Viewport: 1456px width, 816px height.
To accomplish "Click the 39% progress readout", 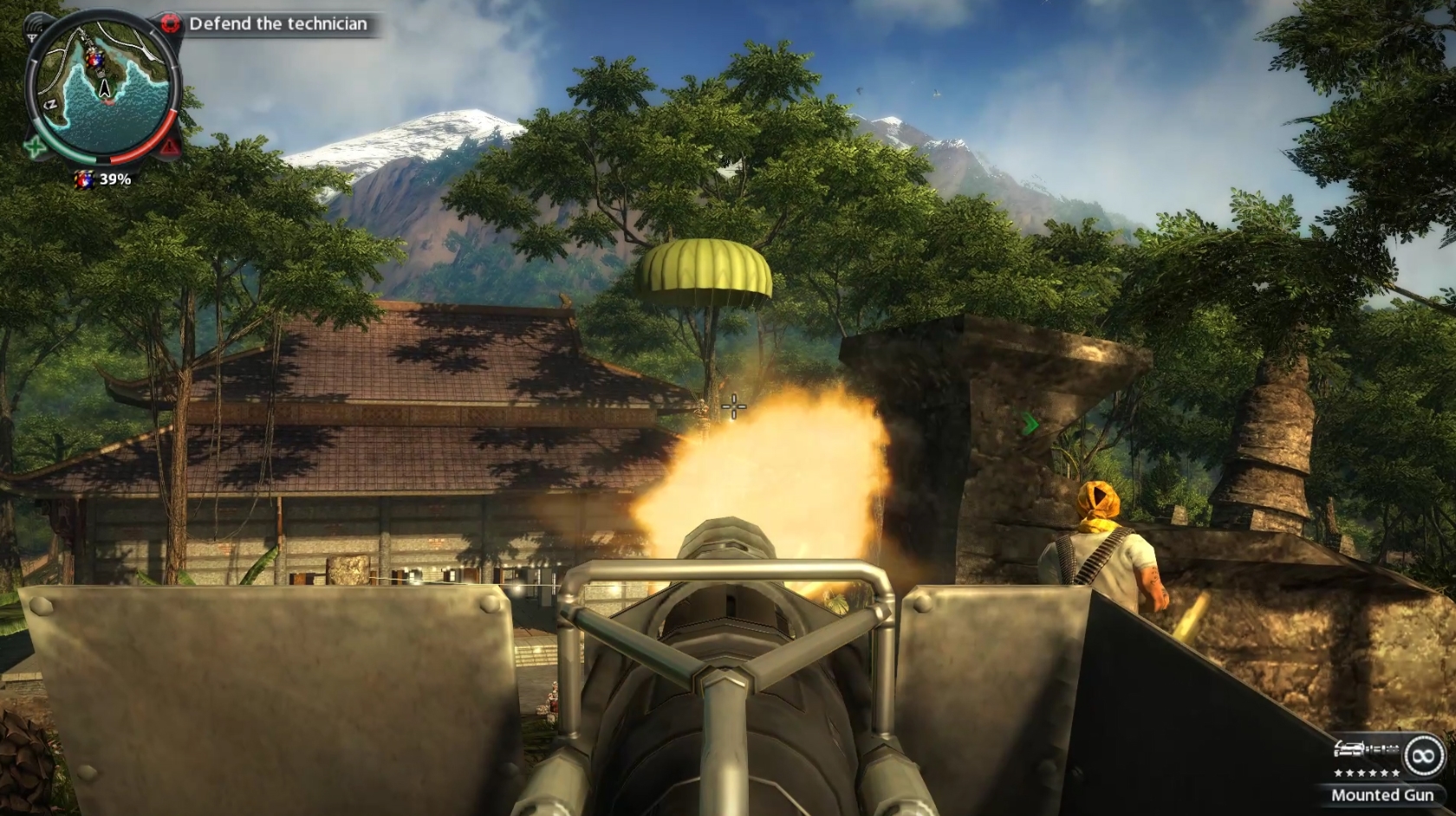I will click(115, 180).
